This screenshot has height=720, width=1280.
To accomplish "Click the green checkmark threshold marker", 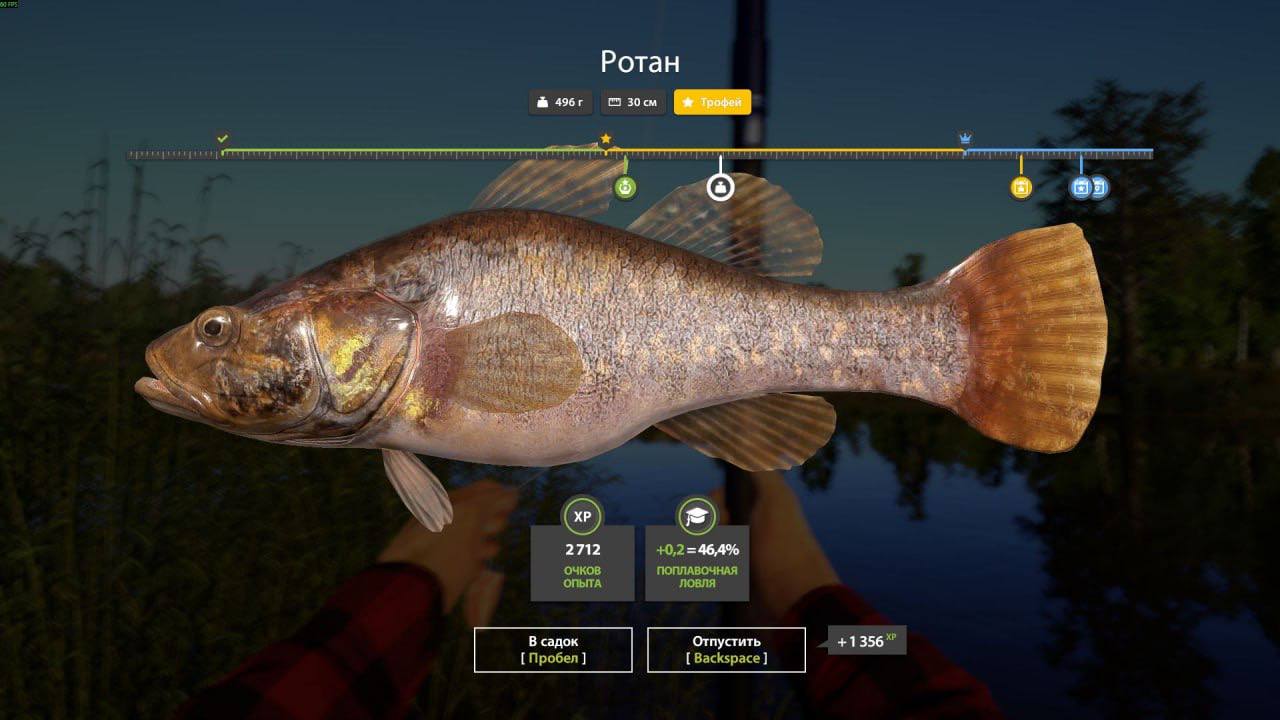I will pyautogui.click(x=223, y=139).
